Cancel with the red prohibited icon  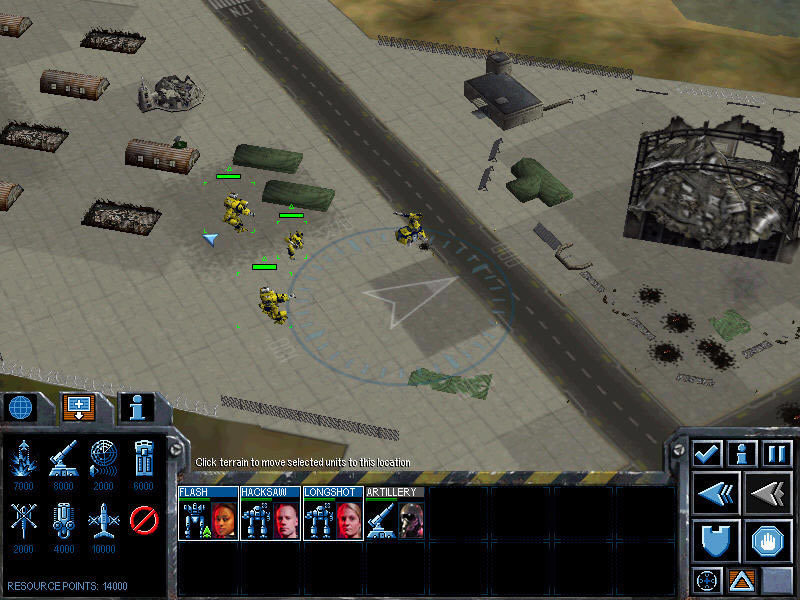144,521
